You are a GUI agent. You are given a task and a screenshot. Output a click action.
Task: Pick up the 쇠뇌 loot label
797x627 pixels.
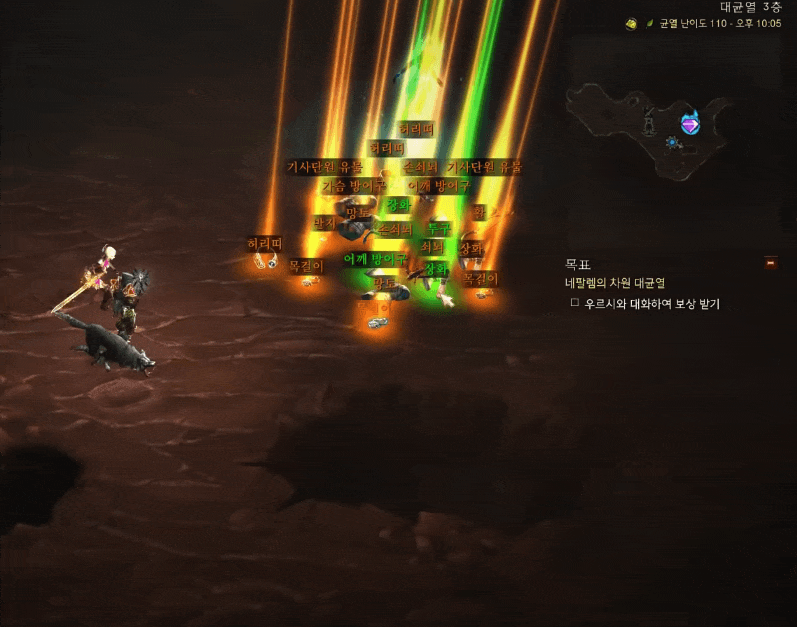pyautogui.click(x=432, y=246)
